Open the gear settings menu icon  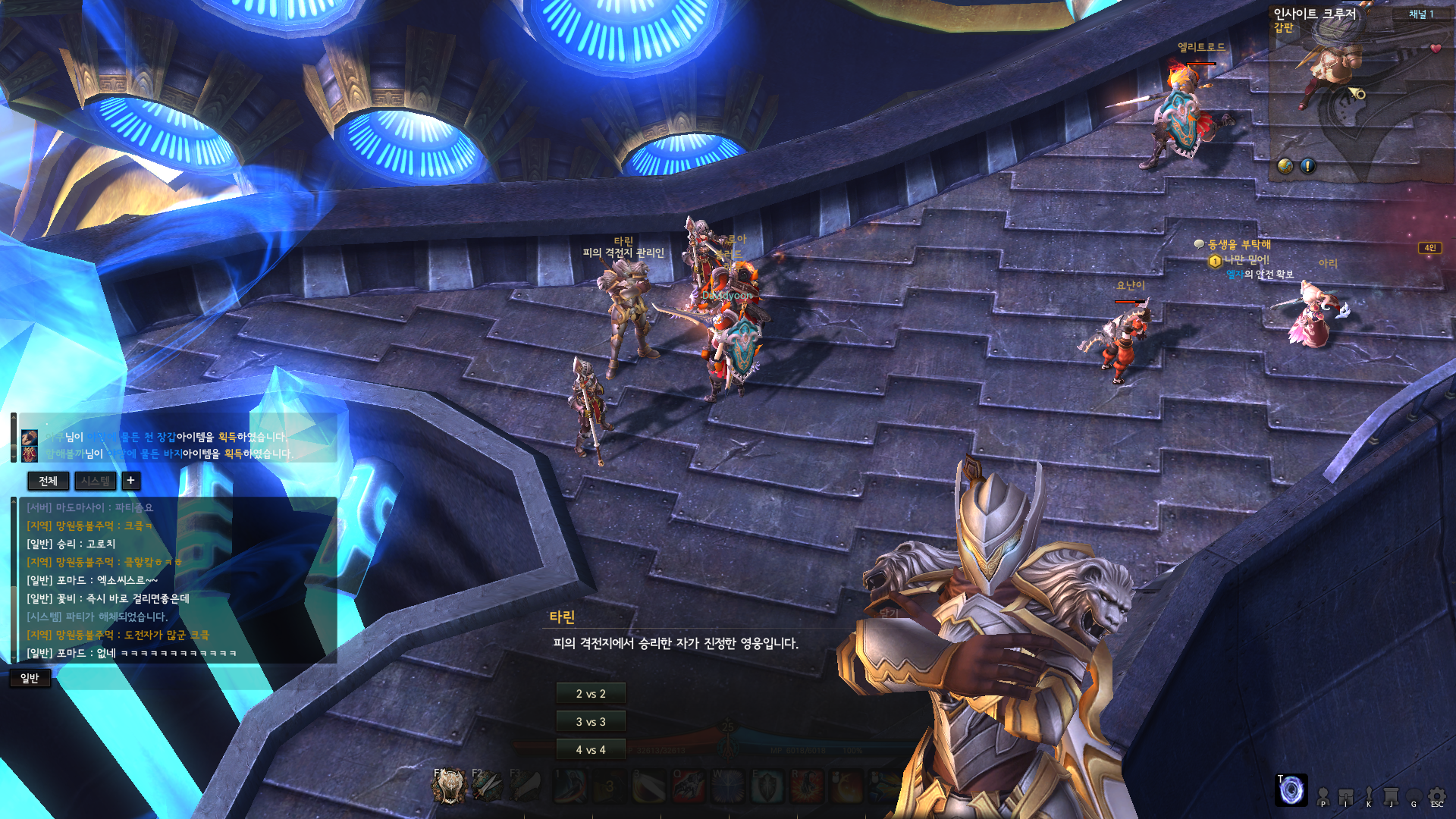(x=1437, y=795)
